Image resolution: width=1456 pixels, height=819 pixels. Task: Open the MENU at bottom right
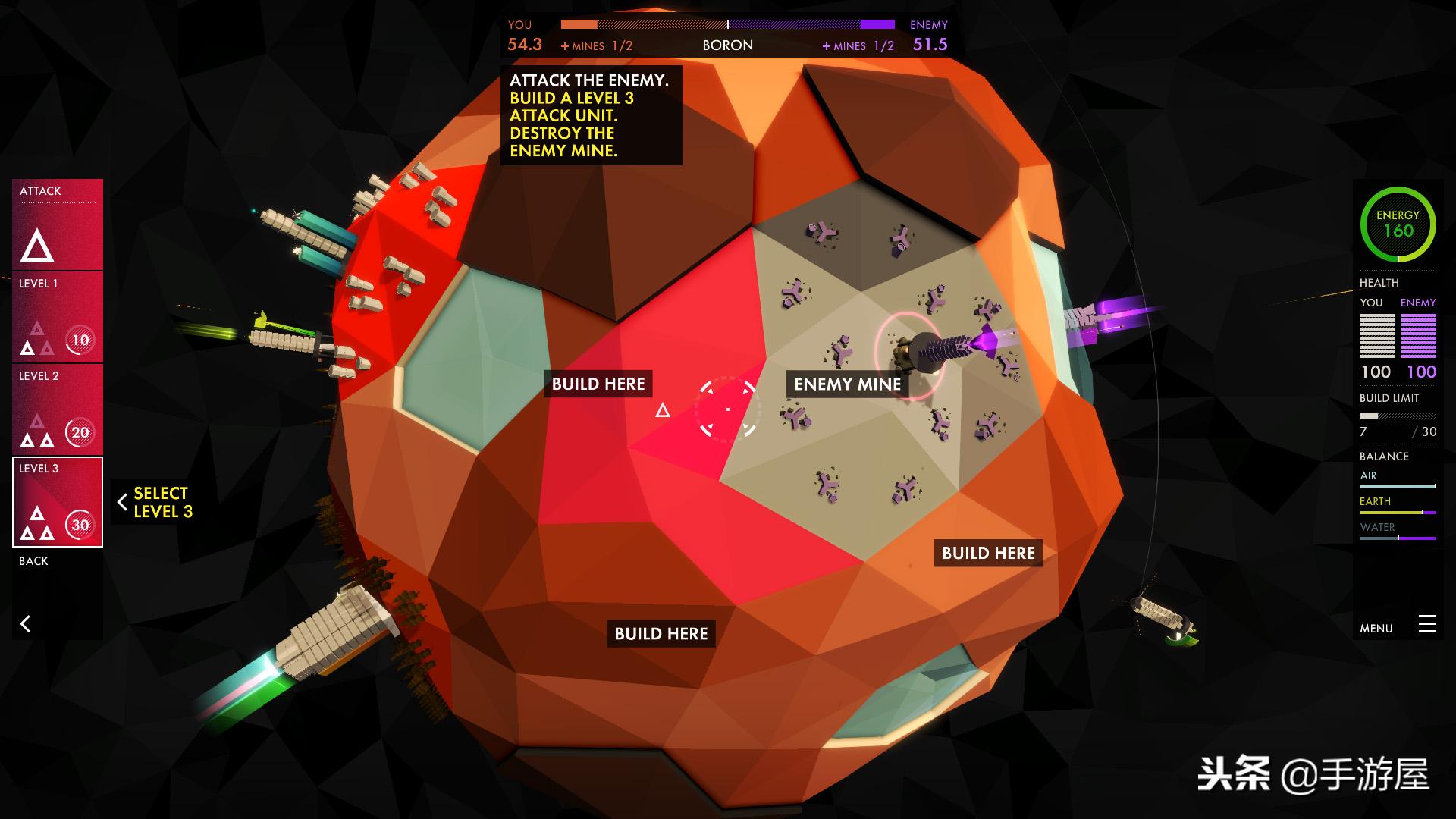(1376, 628)
